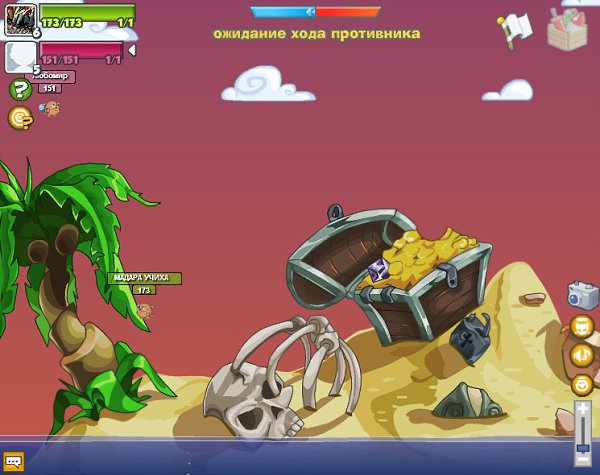This screenshot has height=475, width=600.
Task: Click the orange smiley emote button
Action: pos(582,384)
